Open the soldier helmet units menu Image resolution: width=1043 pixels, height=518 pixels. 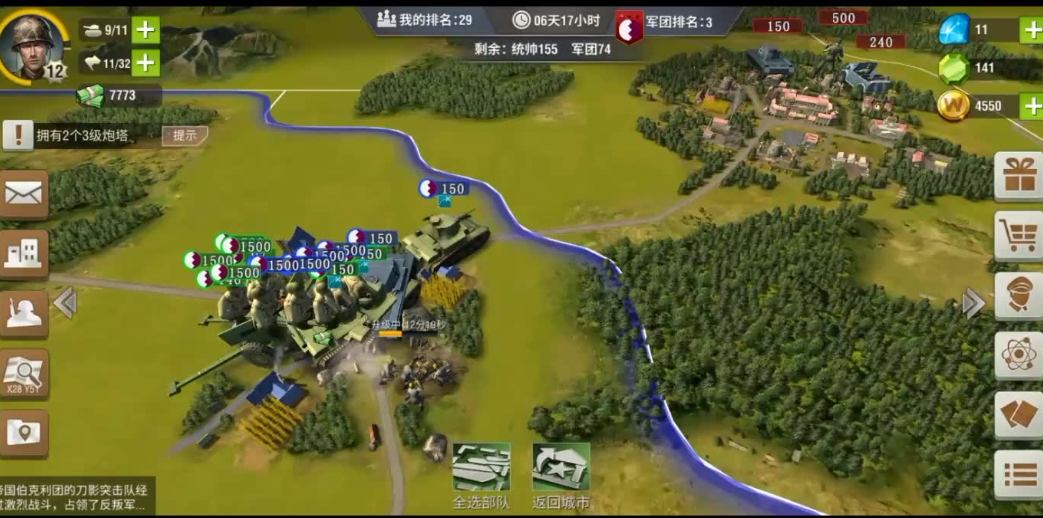coord(23,314)
